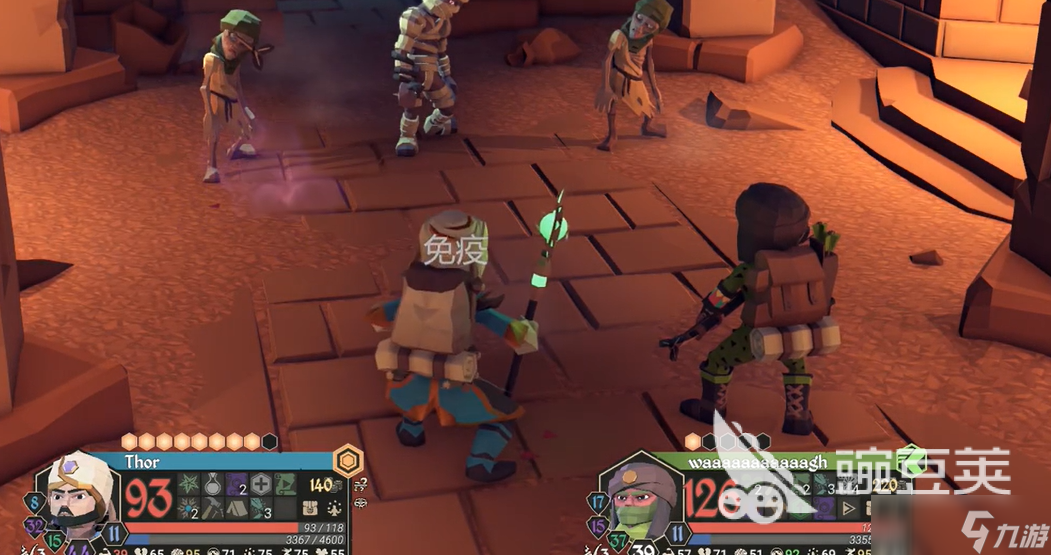Select the blue-centered snowflake herb slot
This screenshot has width=1051, height=555.
(x=188, y=509)
